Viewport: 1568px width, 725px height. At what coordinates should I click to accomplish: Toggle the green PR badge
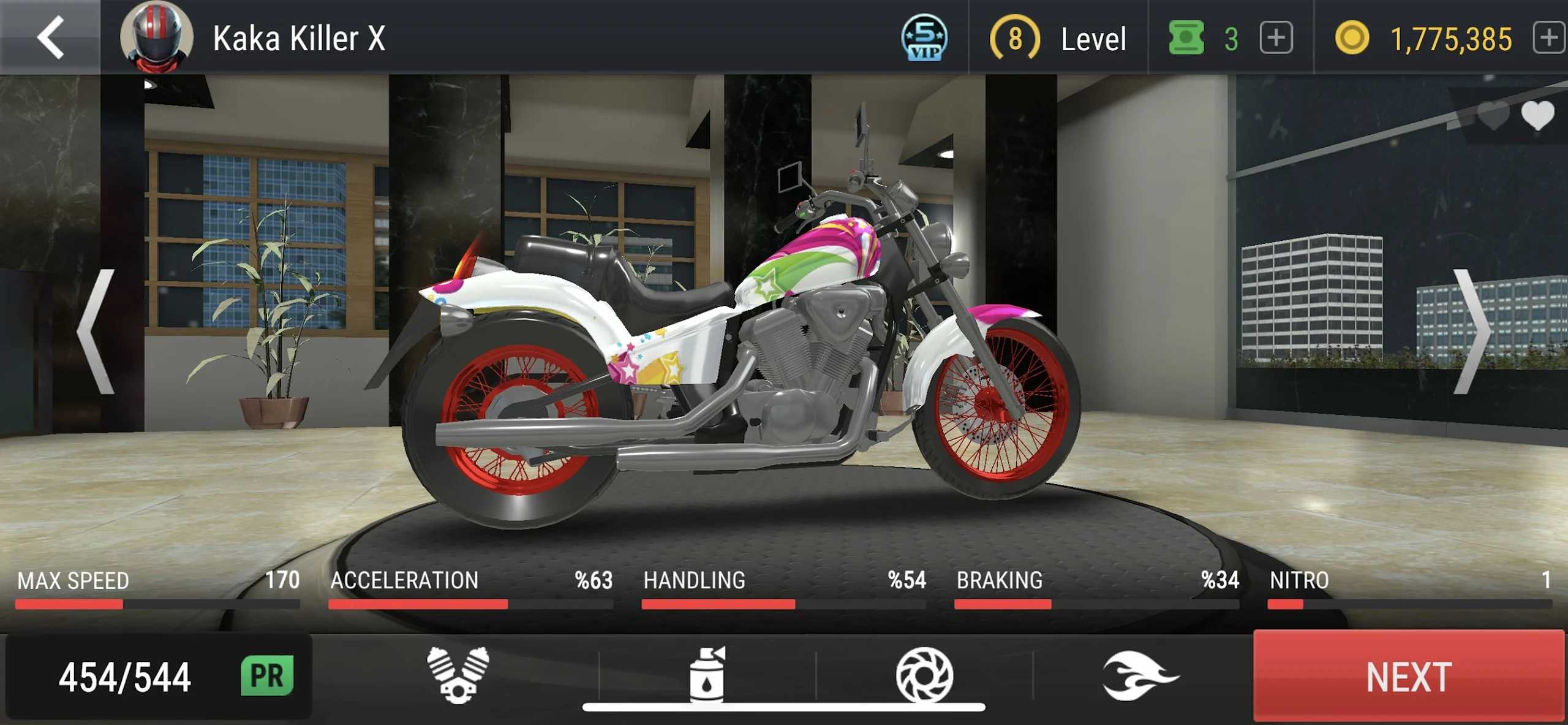click(x=266, y=676)
